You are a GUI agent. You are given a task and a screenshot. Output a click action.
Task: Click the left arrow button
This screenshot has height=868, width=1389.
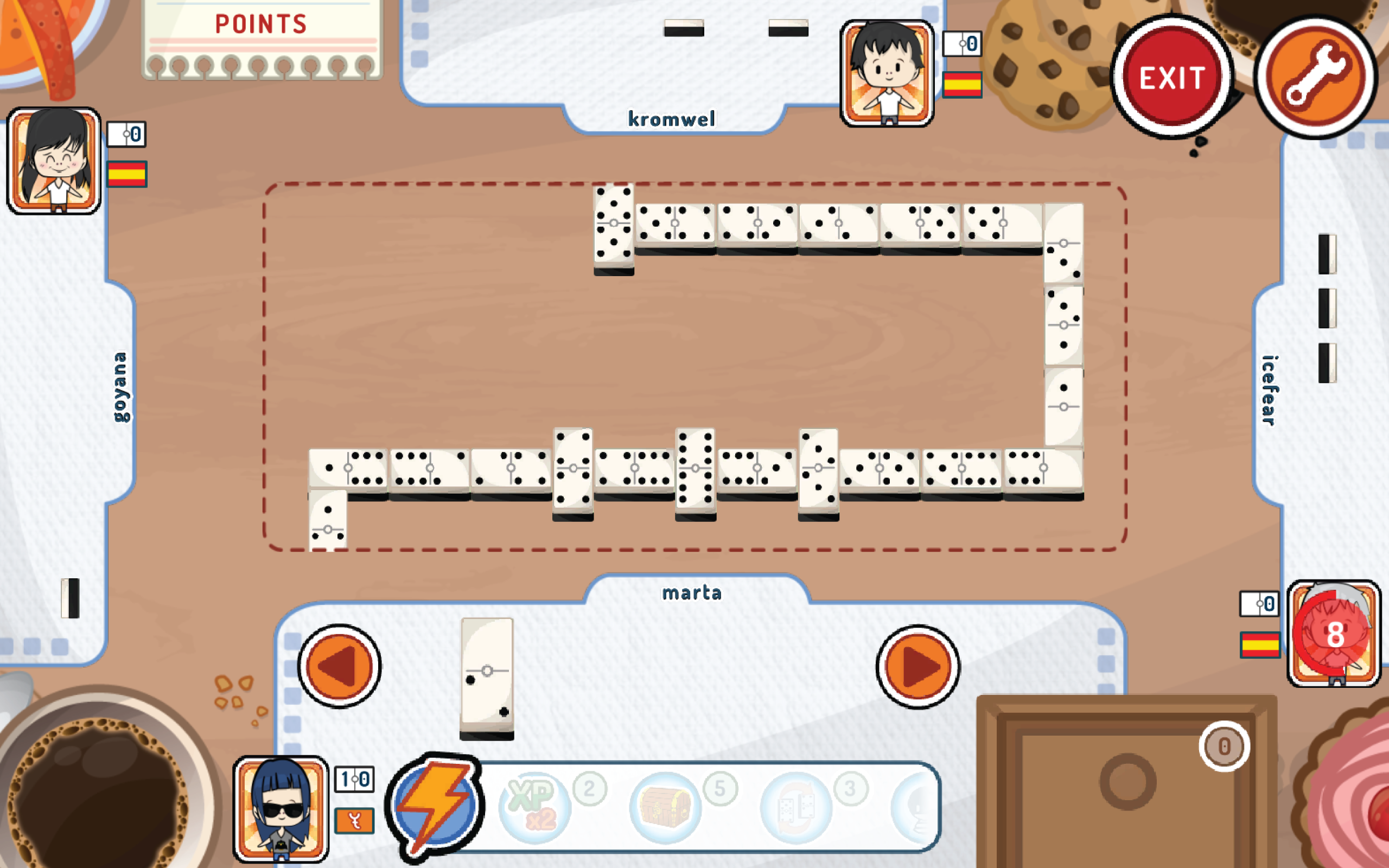coord(339,667)
